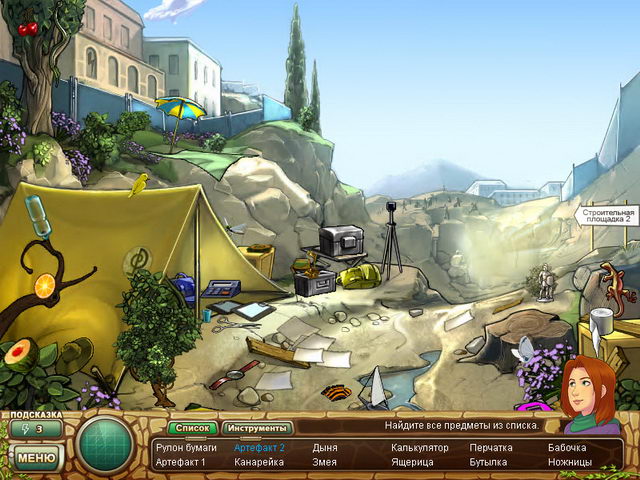
Task: Use the ПОДСКАЗКА hint lightning button
Action: pyautogui.click(x=37, y=429)
